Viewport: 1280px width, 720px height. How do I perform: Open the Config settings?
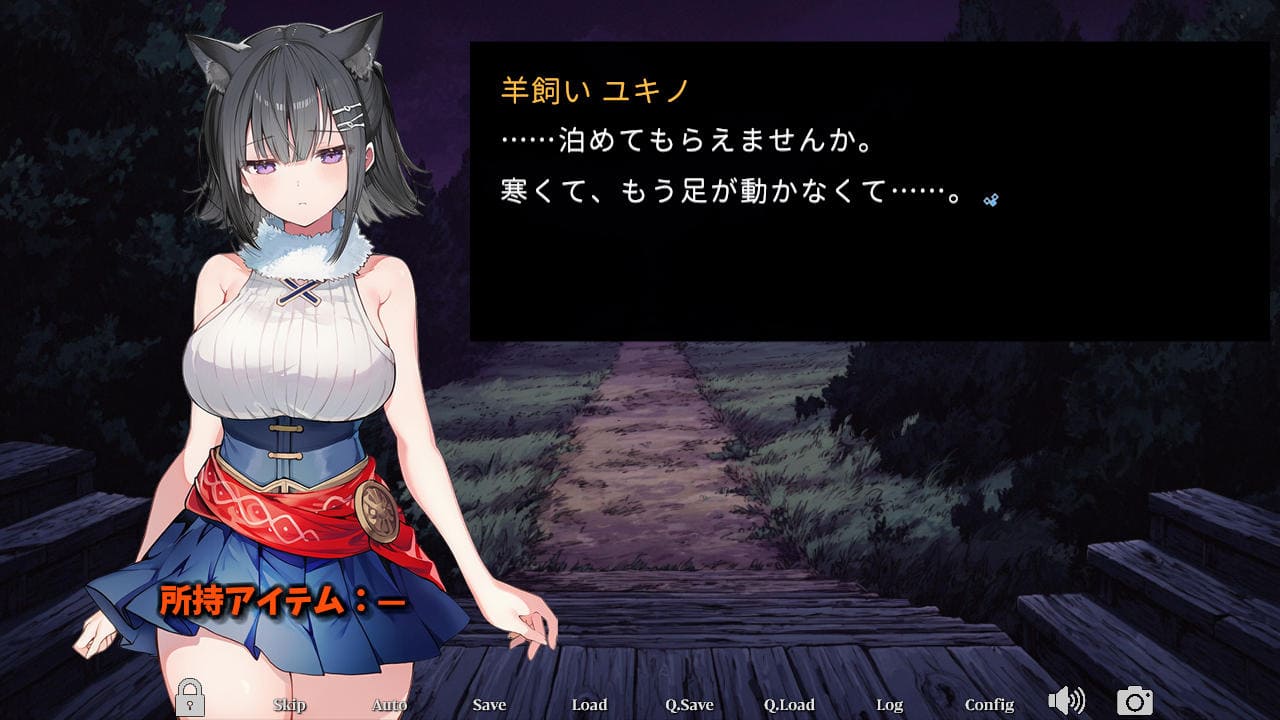tap(989, 704)
